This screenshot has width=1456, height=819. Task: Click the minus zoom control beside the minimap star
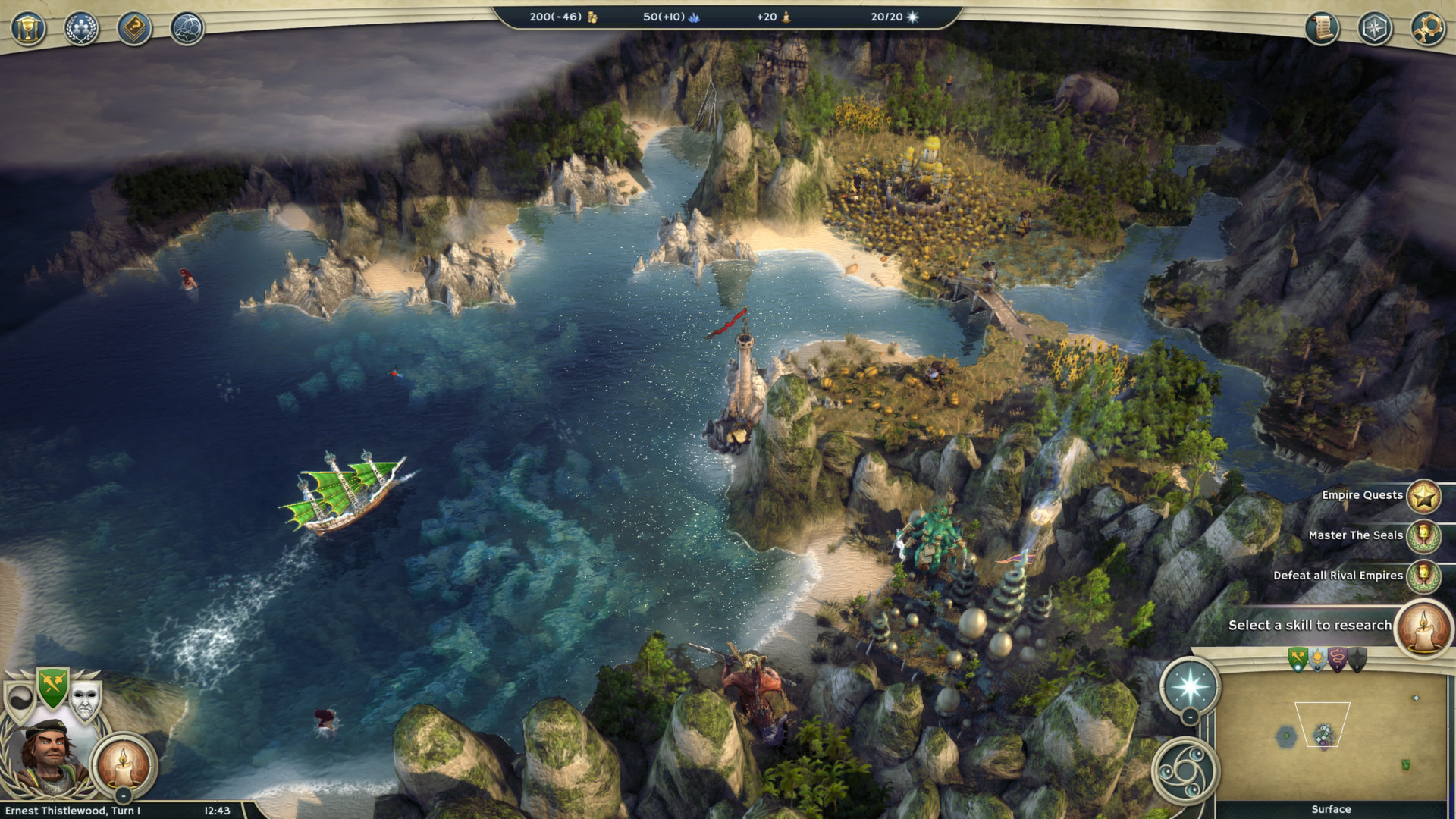[1190, 717]
